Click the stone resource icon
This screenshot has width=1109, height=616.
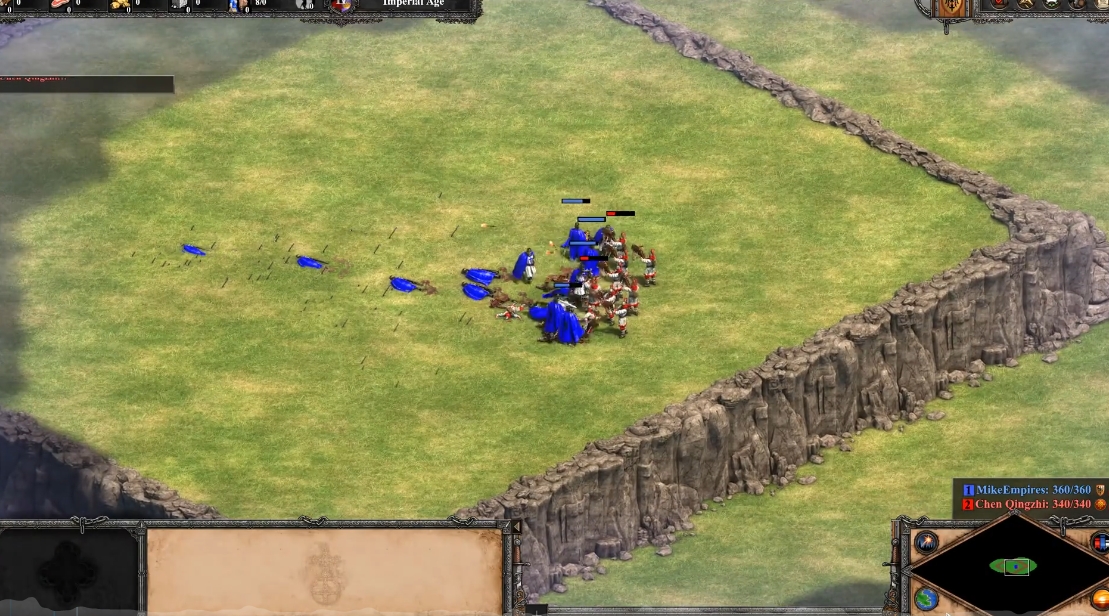[178, 5]
